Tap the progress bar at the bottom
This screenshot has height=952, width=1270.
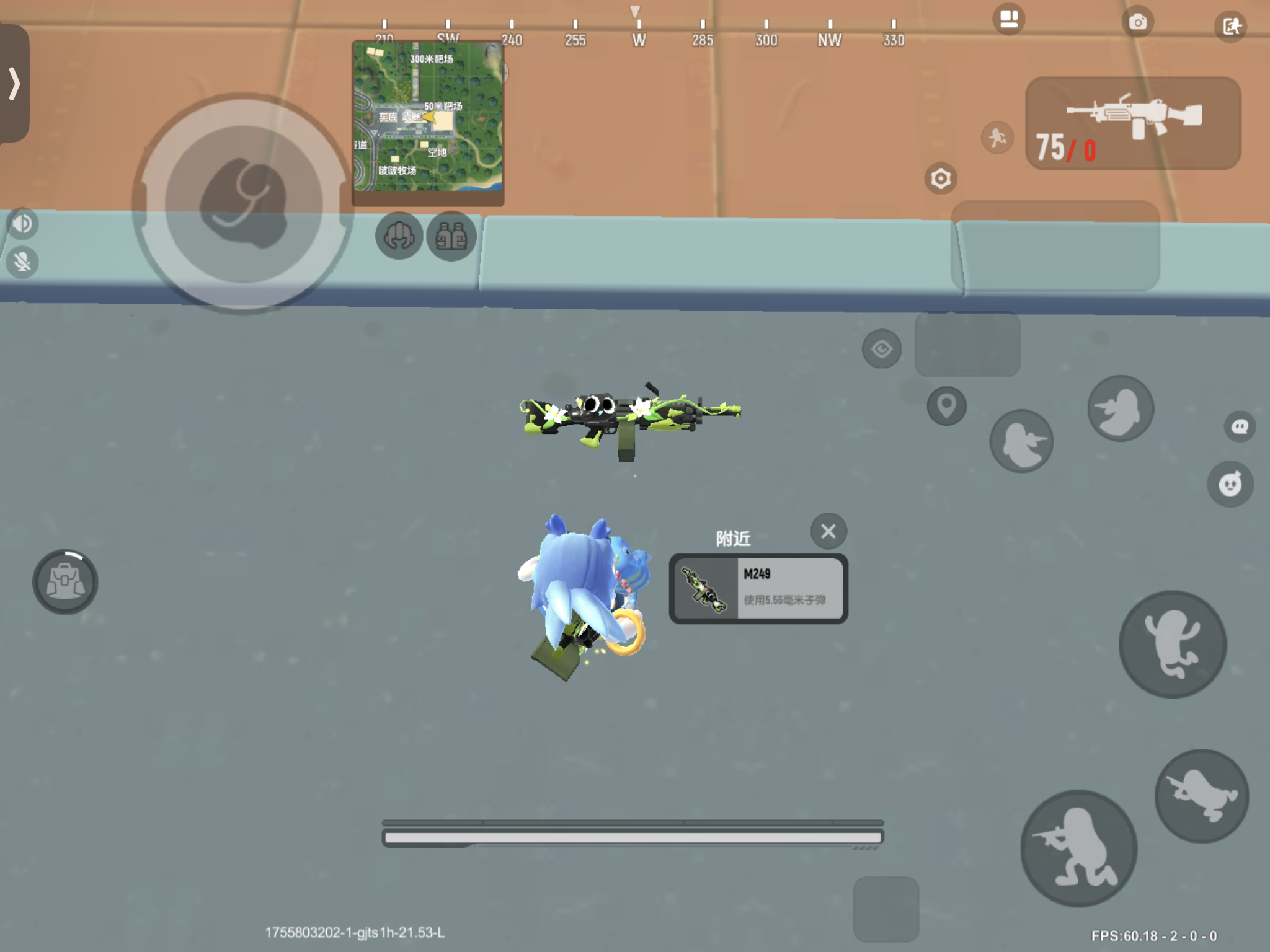(633, 835)
